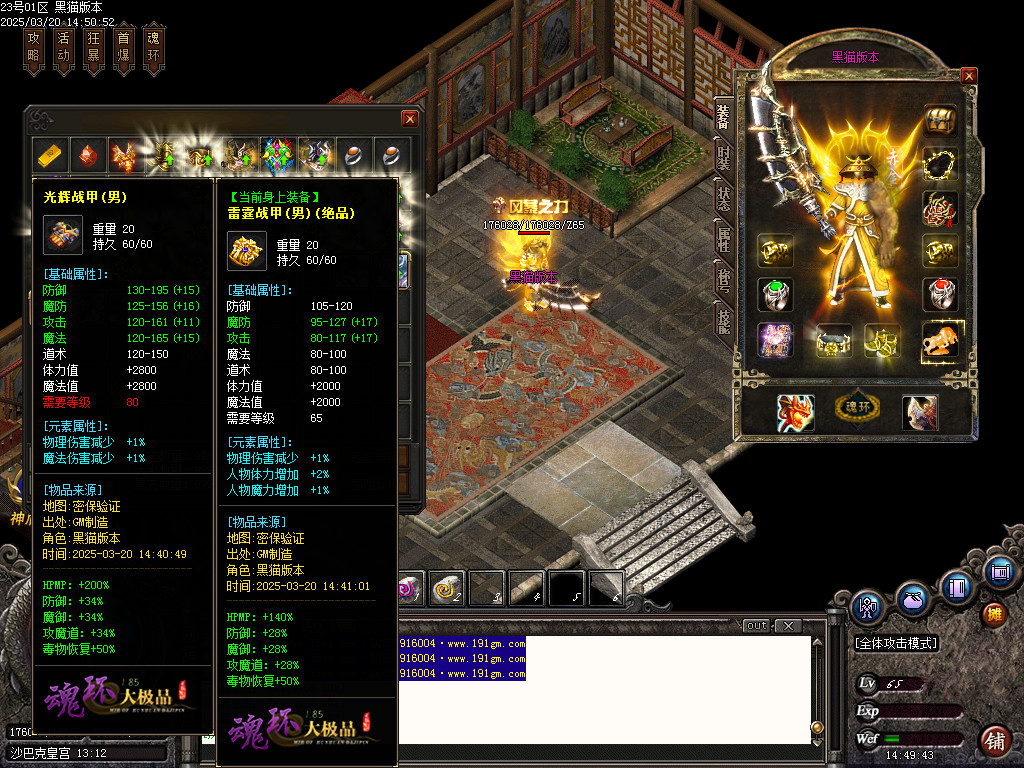This screenshot has width=1024, height=768.
Task: Select the green gem ring slot
Action: tap(775, 295)
